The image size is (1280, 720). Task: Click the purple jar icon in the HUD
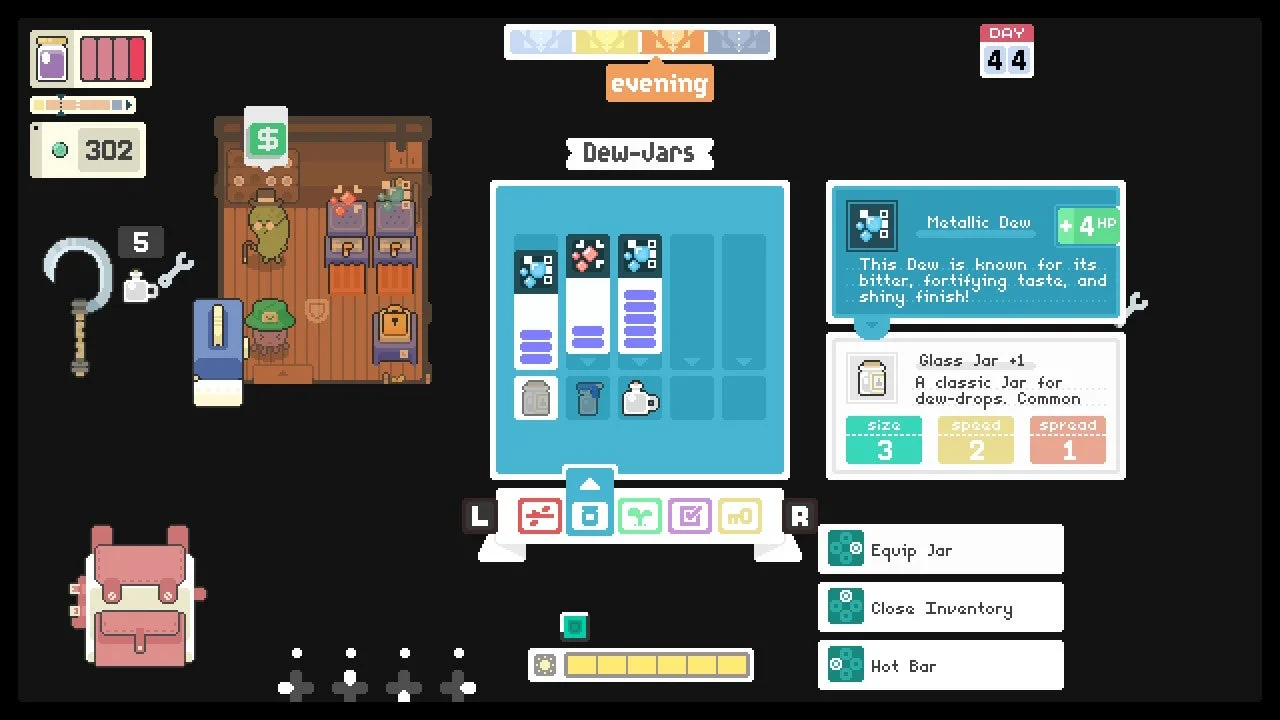coord(52,59)
